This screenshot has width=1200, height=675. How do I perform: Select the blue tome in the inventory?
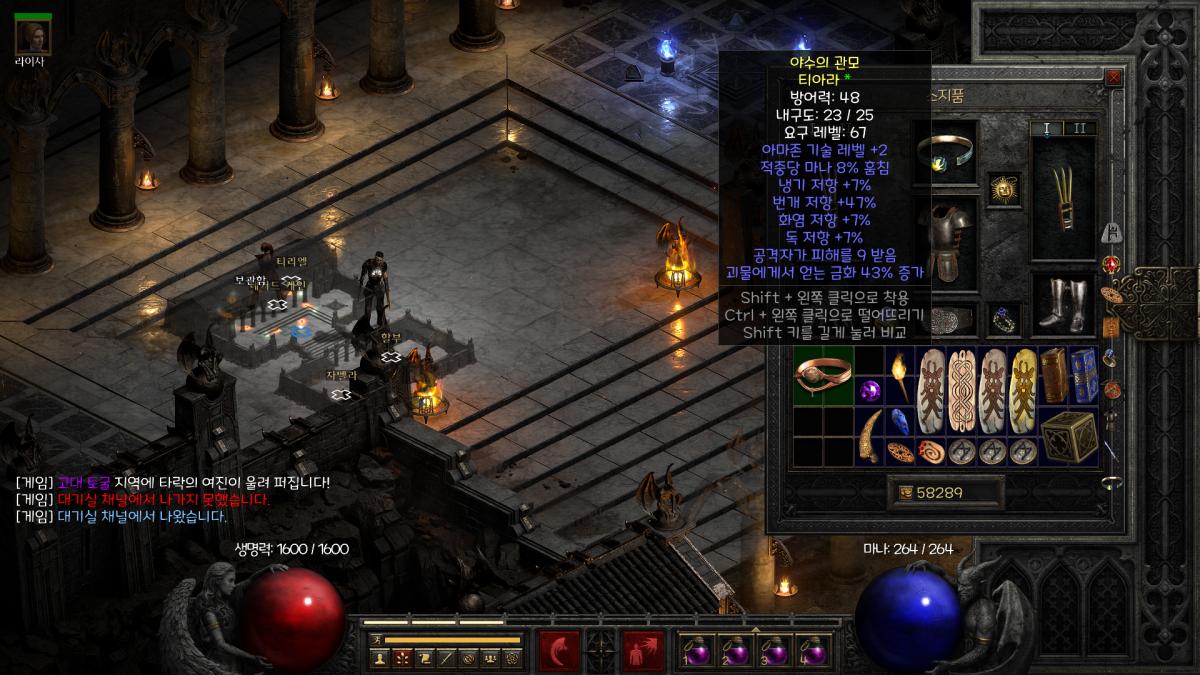coord(1084,376)
